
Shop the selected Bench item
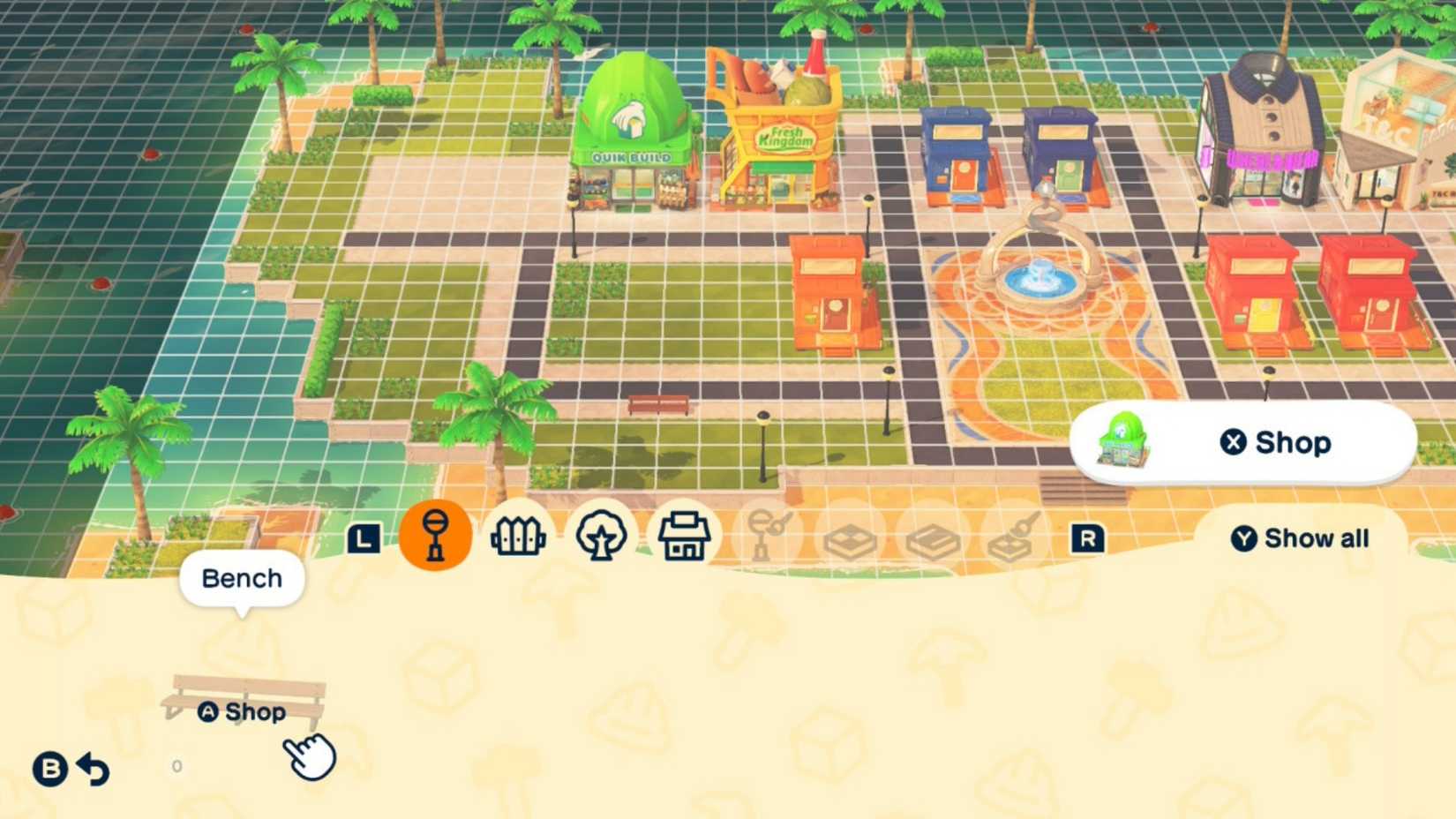click(244, 711)
